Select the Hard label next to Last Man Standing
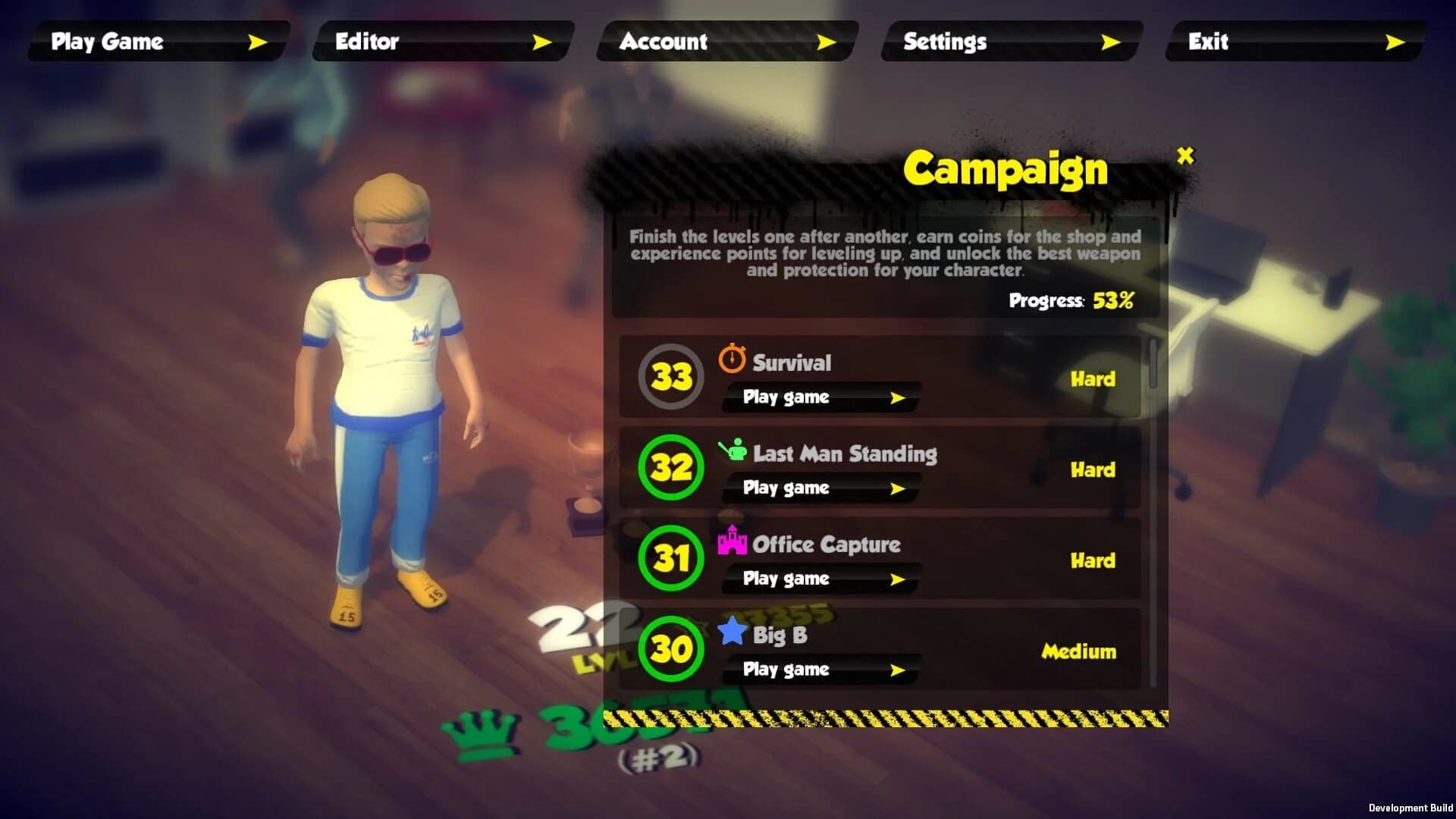 [x=1093, y=469]
